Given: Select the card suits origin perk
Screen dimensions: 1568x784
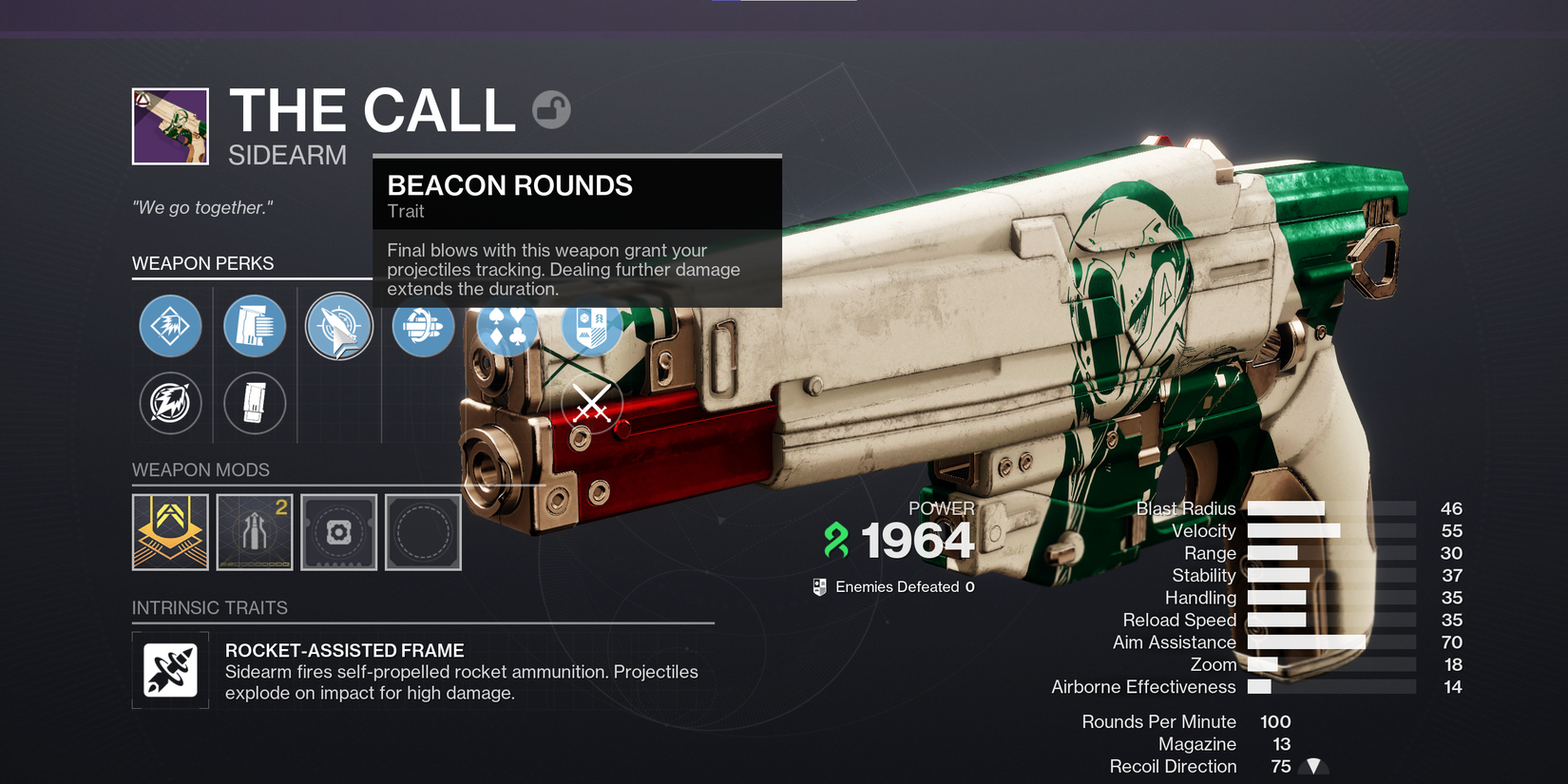Looking at the screenshot, I should 507,327.
